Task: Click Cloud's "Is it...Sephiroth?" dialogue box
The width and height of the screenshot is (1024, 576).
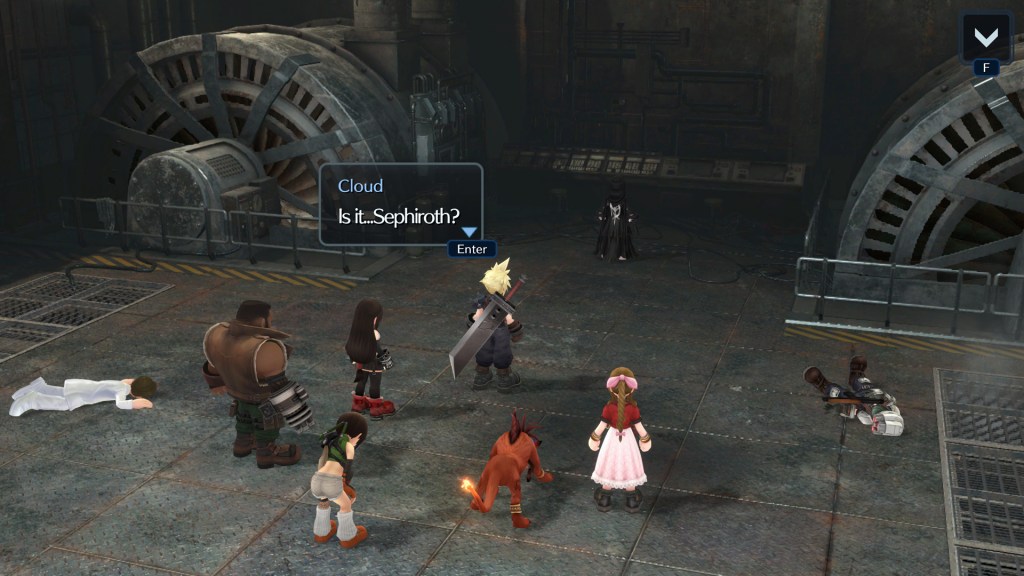Action: click(x=400, y=204)
